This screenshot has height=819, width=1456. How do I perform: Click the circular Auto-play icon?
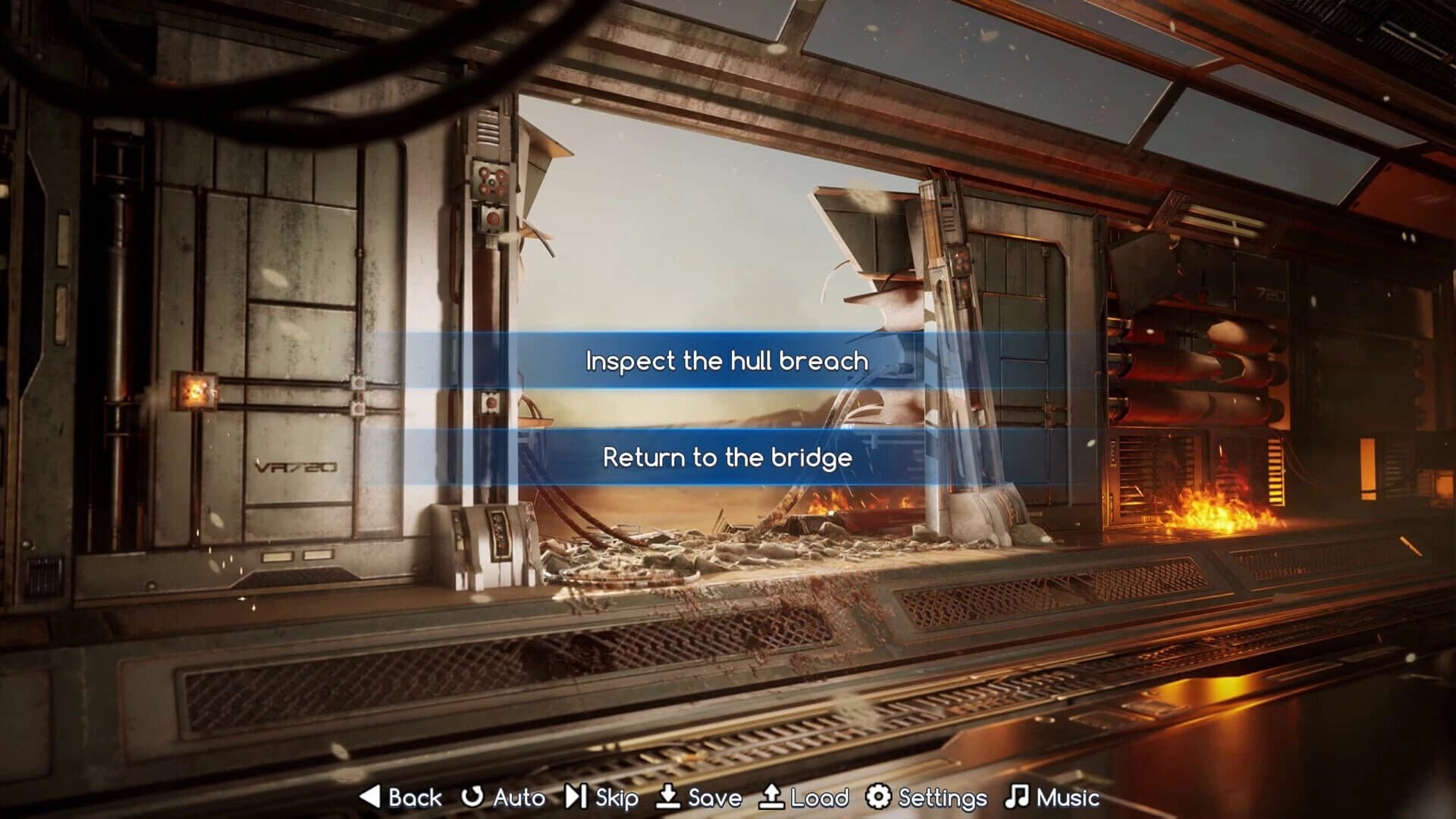tap(472, 798)
